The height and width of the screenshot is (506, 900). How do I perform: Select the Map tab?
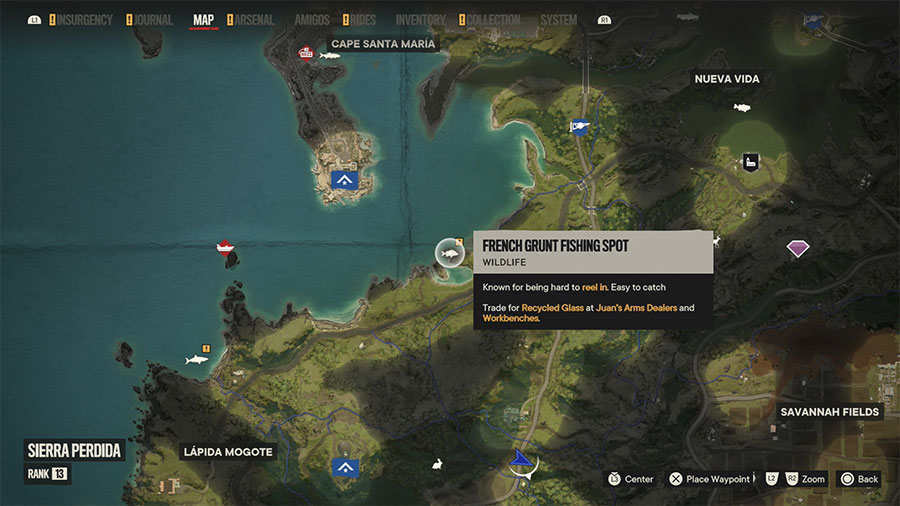203,20
